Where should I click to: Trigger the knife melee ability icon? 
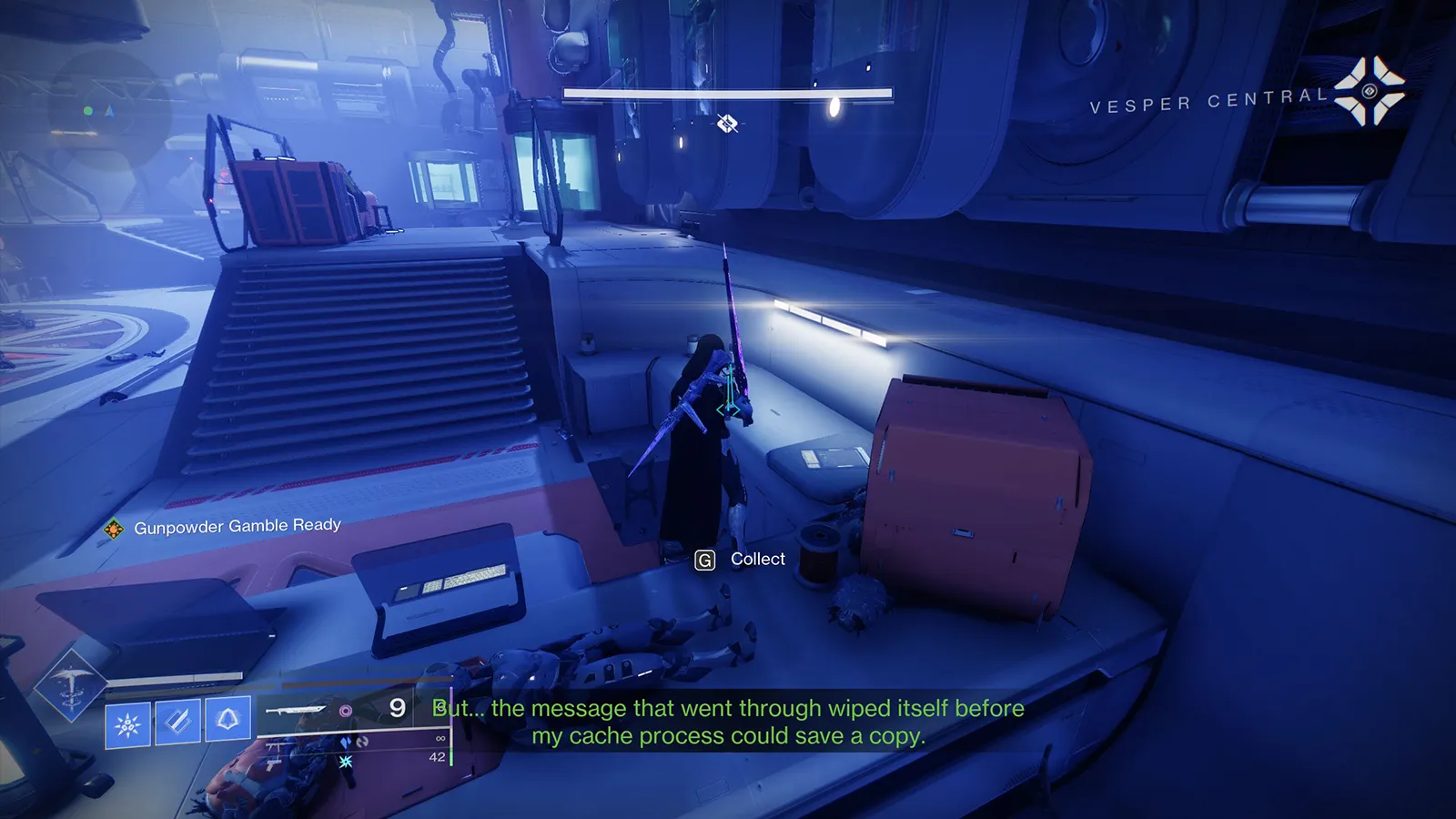pyautogui.click(x=177, y=723)
